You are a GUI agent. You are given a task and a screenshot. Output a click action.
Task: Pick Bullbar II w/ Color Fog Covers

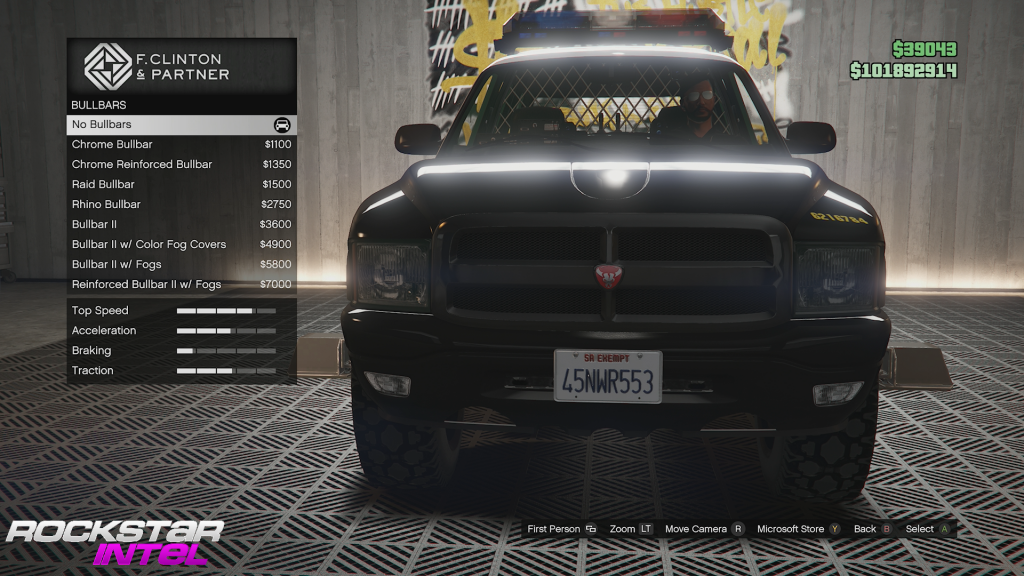[181, 245]
